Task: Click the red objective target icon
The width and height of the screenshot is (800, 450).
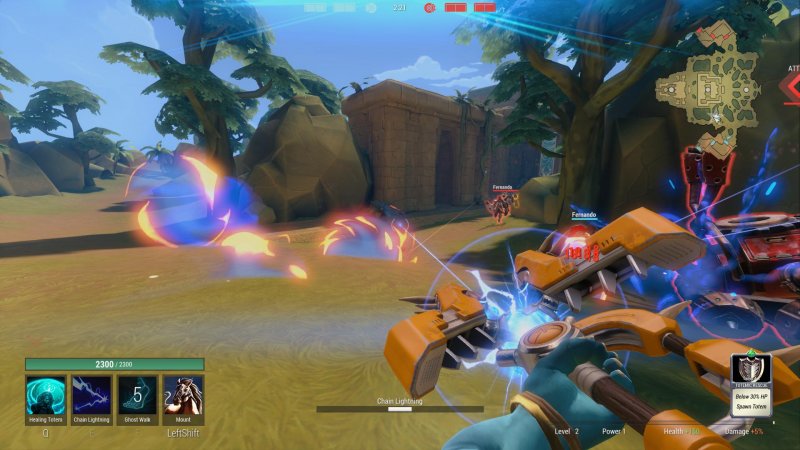Action: pos(429,7)
